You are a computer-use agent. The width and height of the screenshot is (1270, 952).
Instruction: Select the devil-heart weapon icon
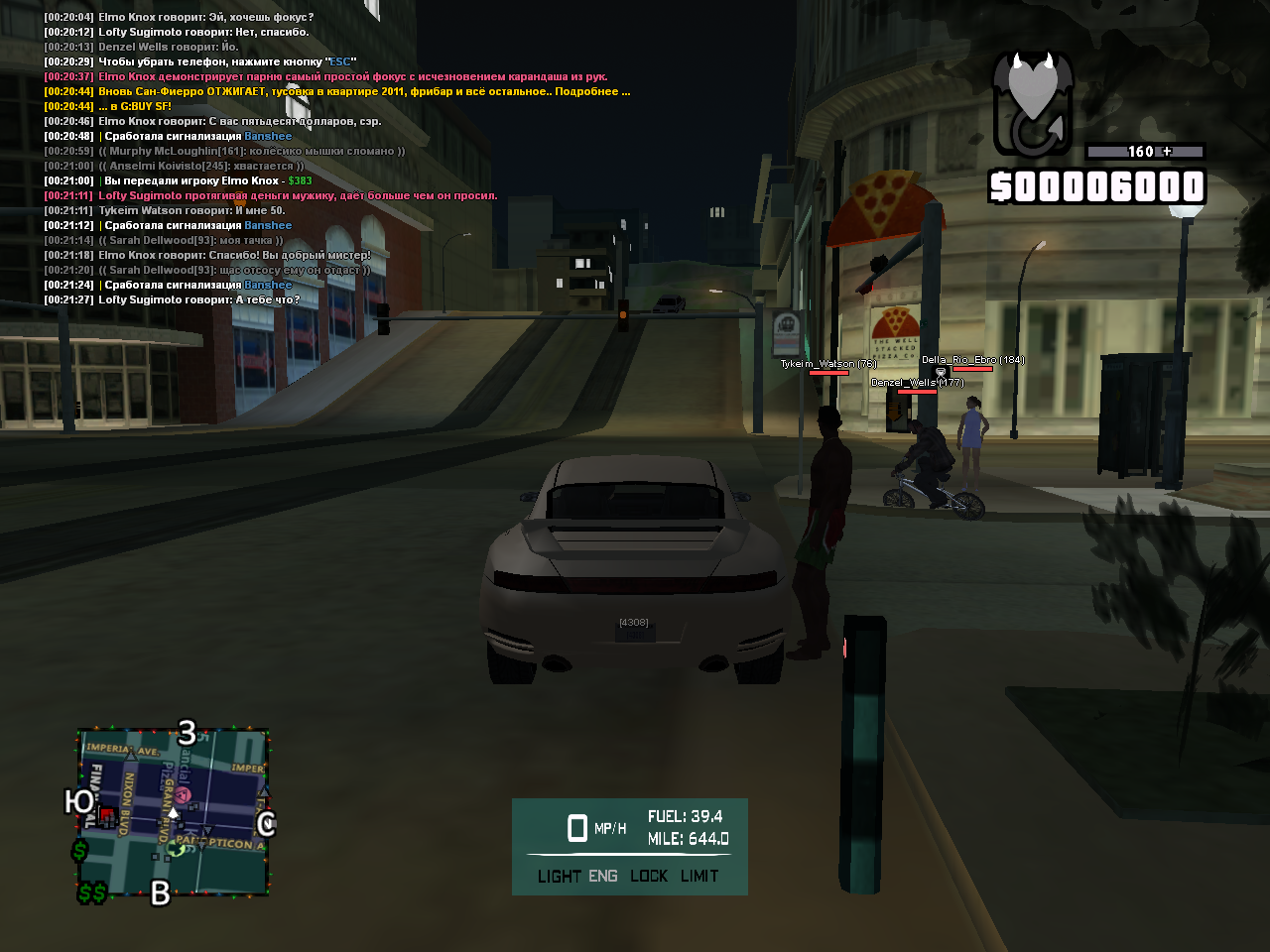(1033, 104)
